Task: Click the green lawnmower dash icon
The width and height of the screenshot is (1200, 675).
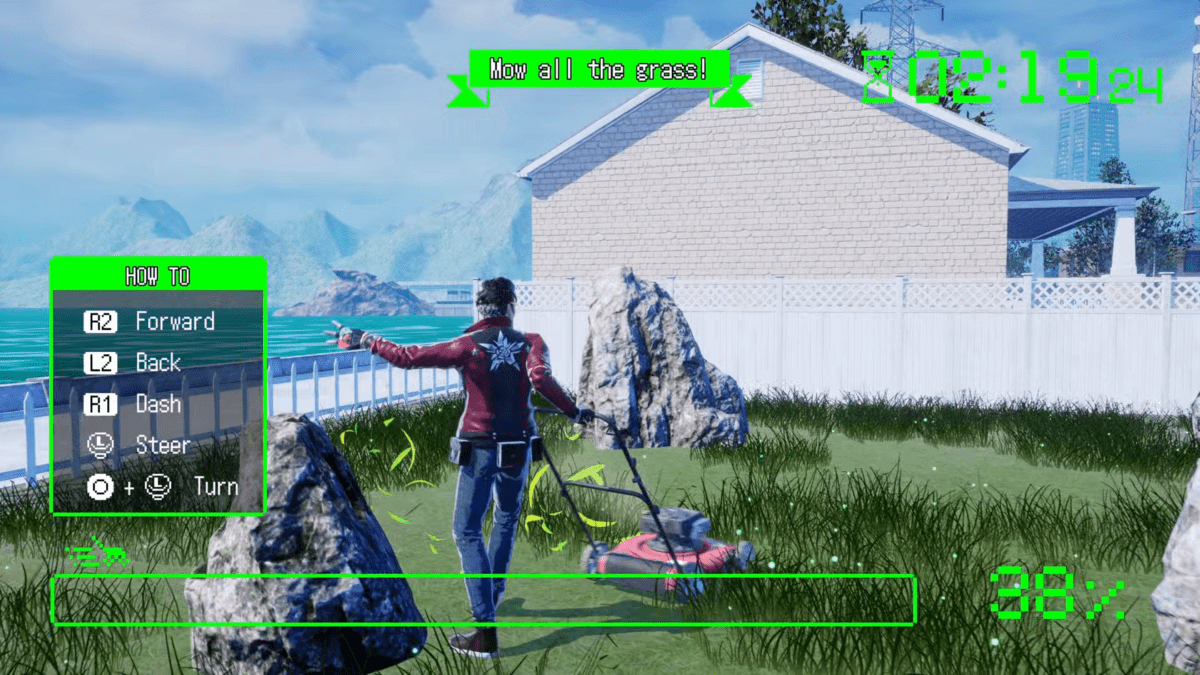Action: [x=98, y=556]
